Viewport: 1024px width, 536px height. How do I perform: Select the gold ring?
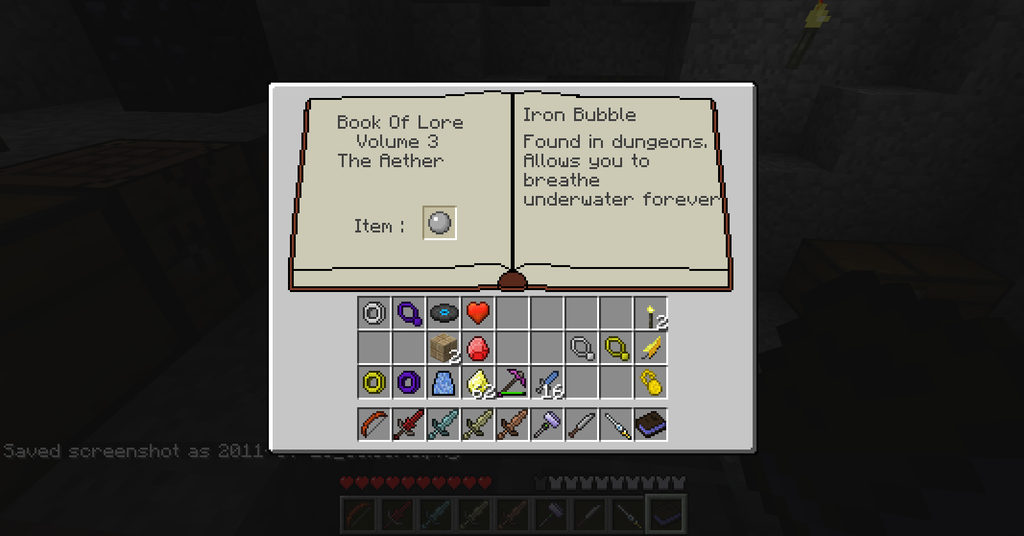[374, 382]
